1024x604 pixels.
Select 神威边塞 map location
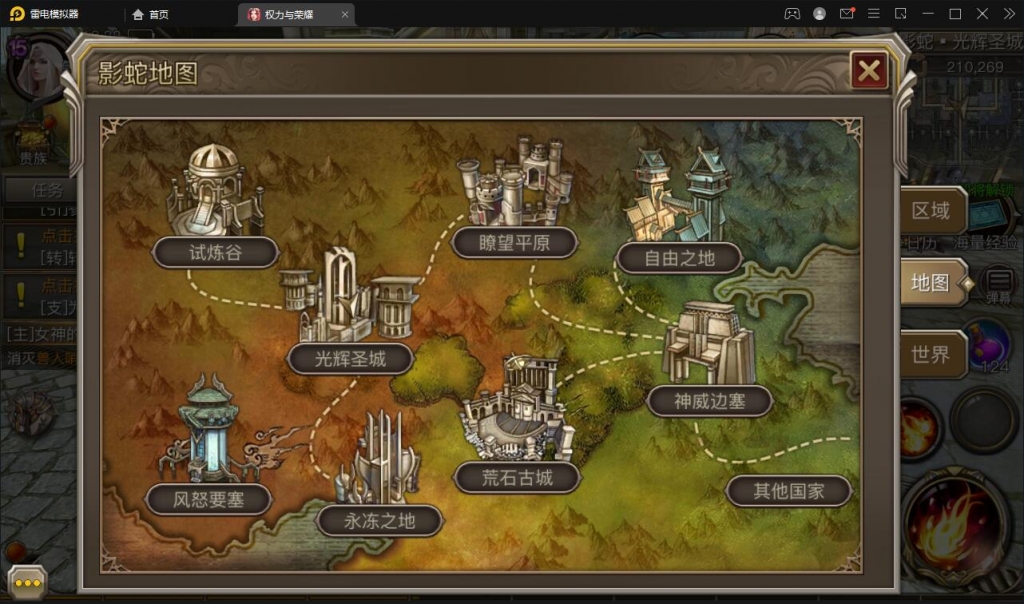[710, 402]
